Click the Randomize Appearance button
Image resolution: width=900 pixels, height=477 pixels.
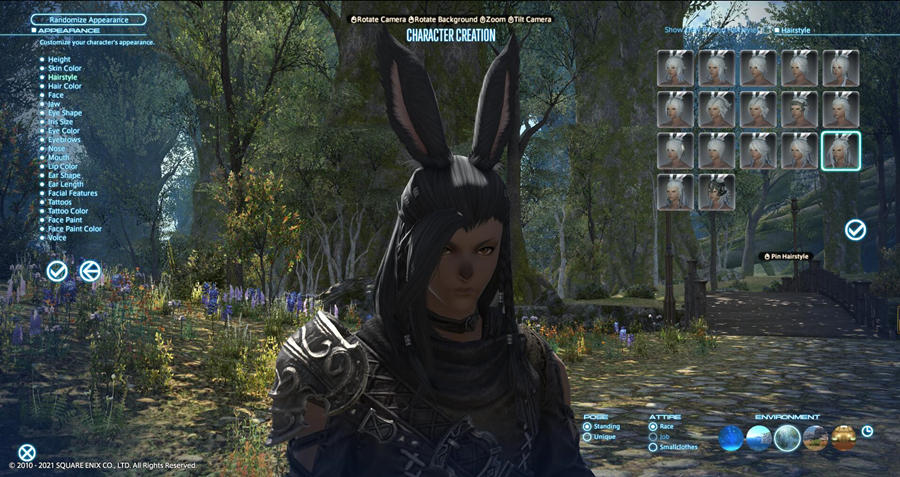coord(88,19)
